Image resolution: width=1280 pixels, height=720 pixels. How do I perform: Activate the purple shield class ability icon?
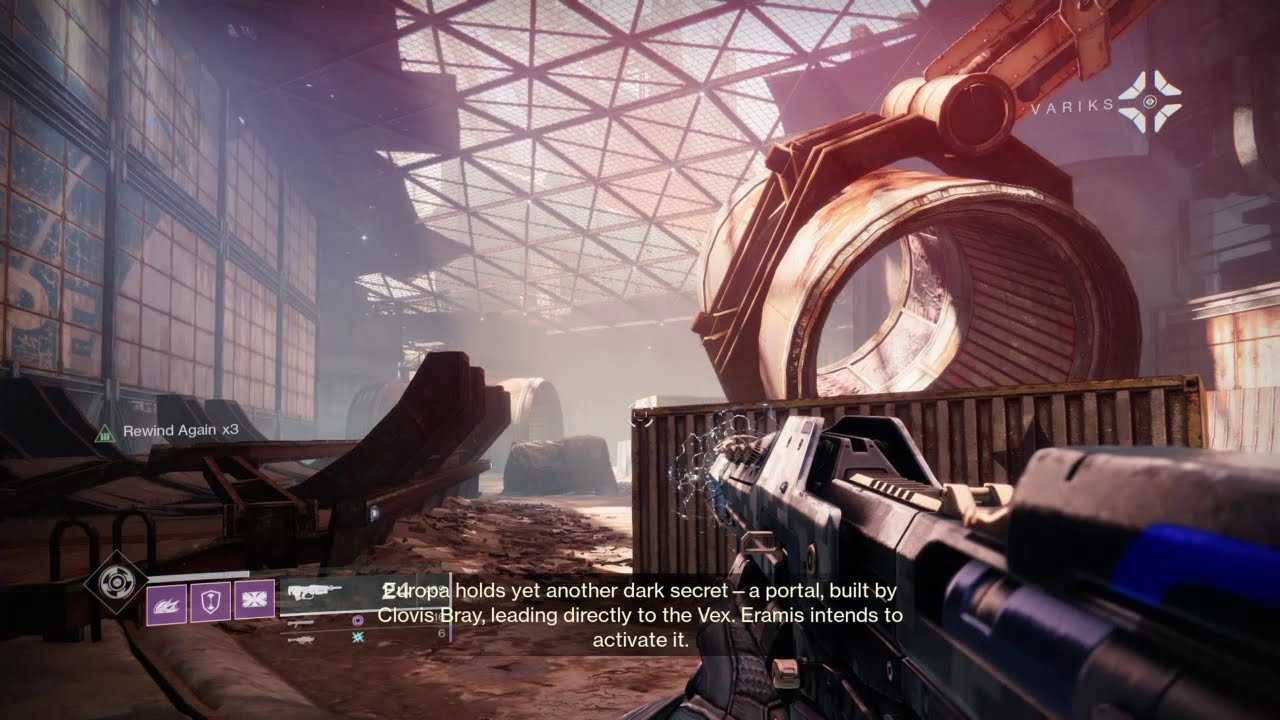pos(210,602)
